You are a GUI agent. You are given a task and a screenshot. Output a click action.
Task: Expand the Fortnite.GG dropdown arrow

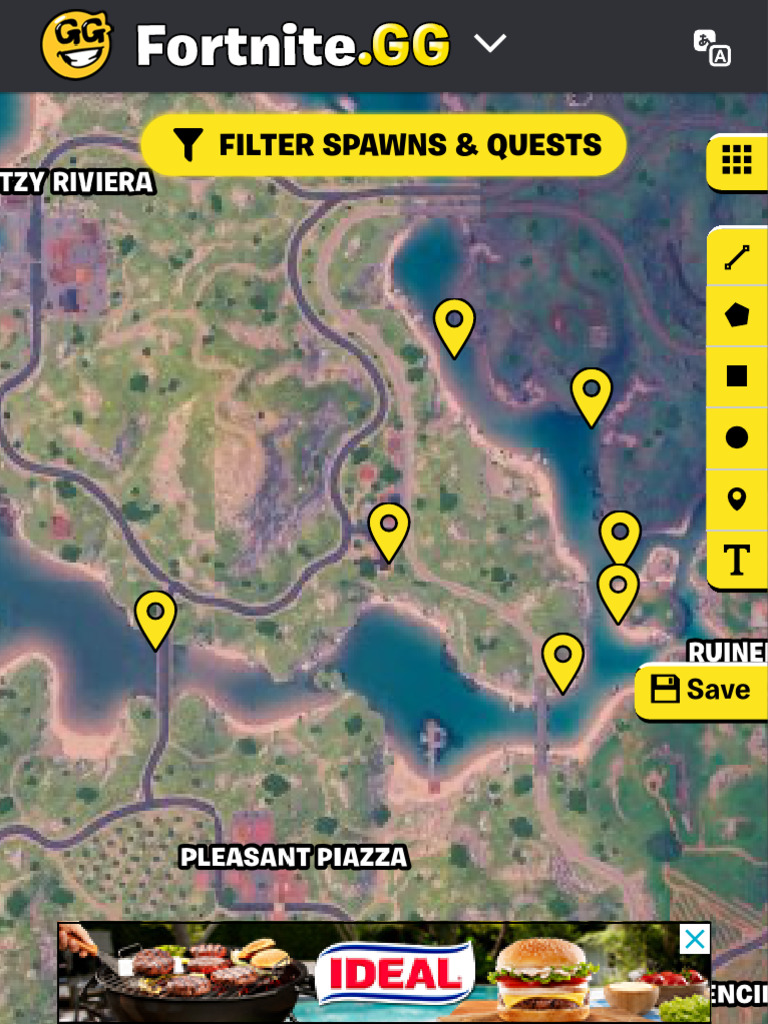click(490, 44)
